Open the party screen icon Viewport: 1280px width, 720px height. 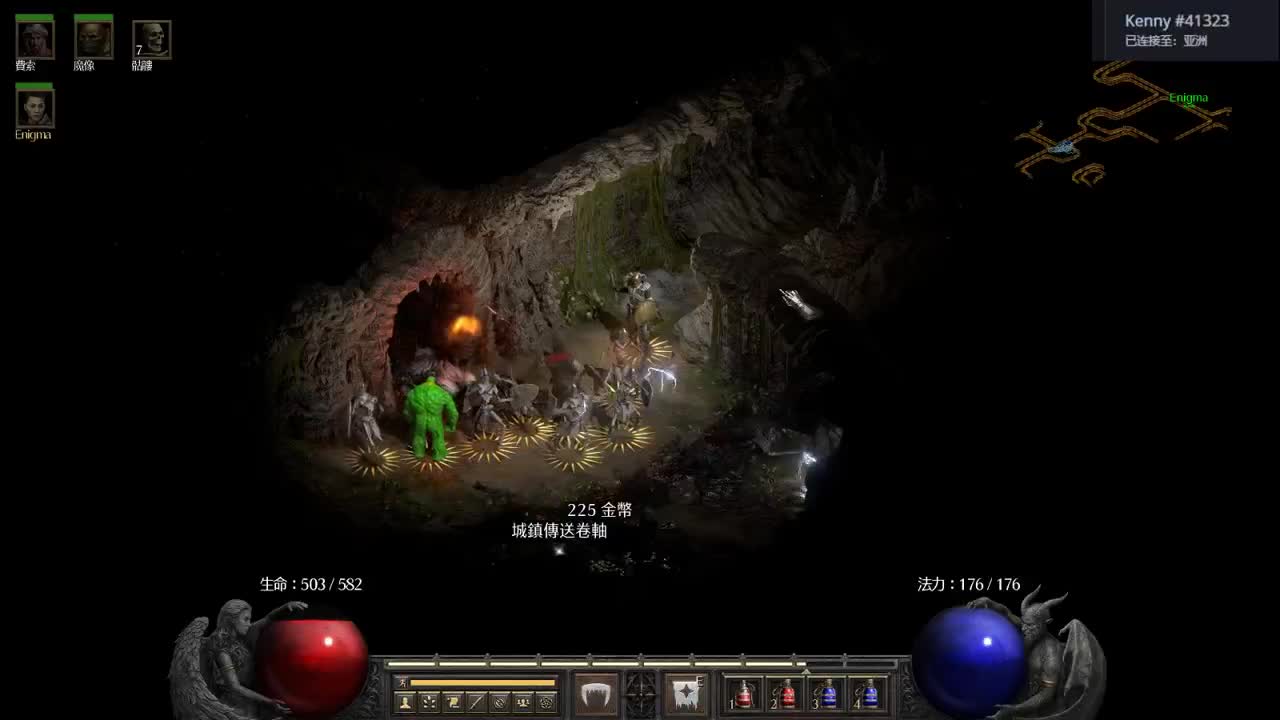523,703
